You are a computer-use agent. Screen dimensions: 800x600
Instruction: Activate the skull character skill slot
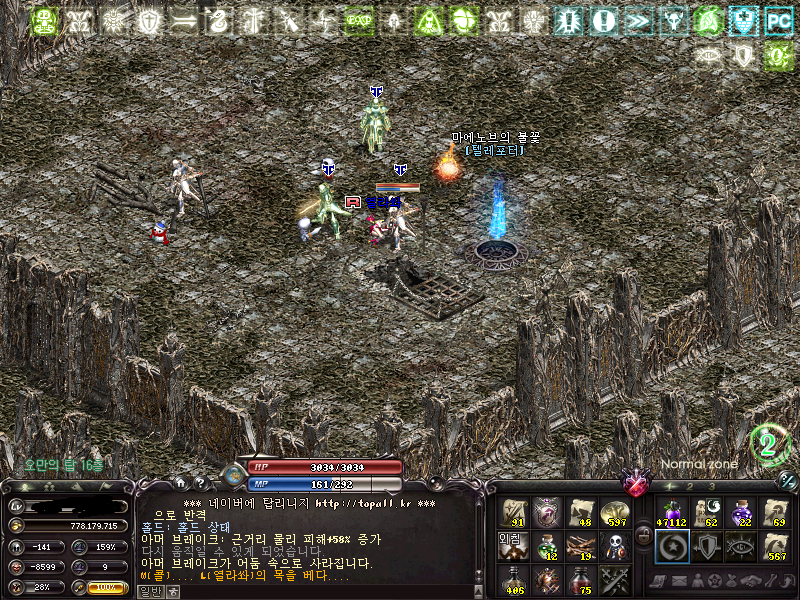(615, 546)
